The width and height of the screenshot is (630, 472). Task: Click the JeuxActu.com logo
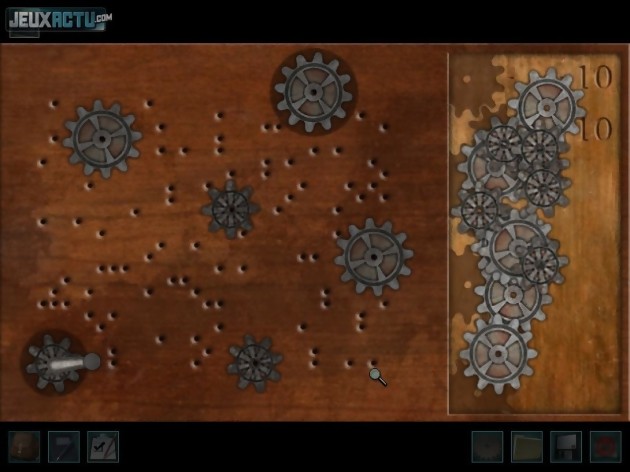(x=59, y=20)
